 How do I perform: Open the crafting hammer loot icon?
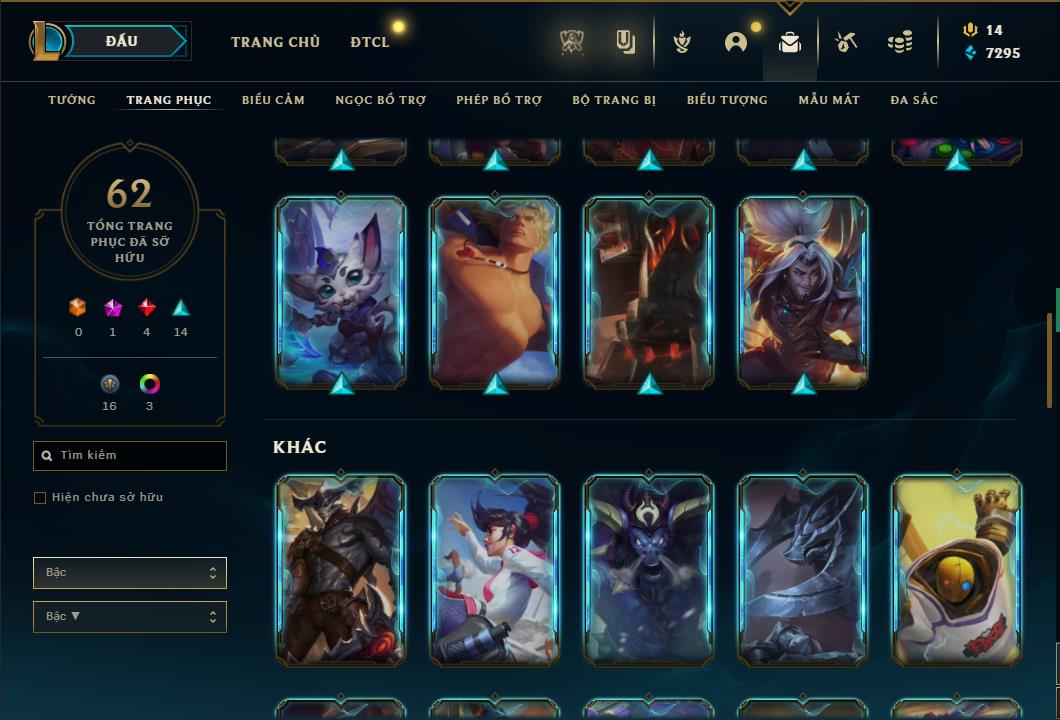[x=845, y=42]
